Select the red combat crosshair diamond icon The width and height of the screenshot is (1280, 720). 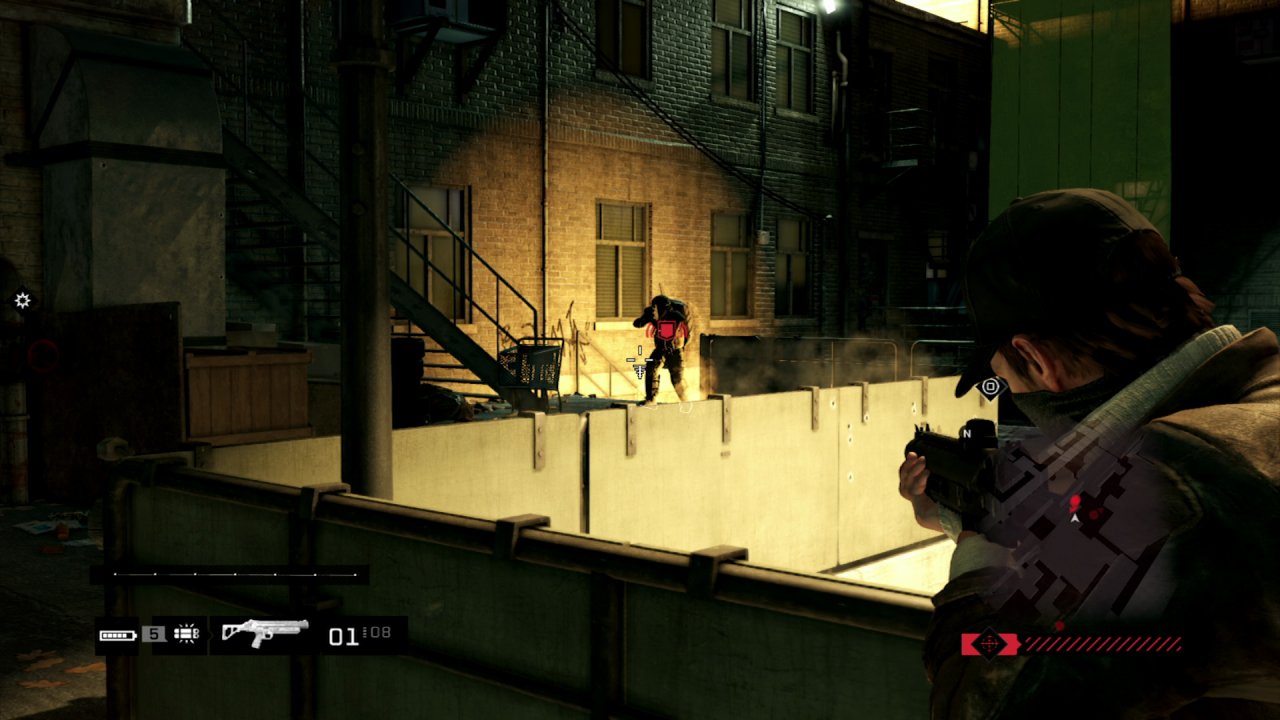tap(990, 645)
